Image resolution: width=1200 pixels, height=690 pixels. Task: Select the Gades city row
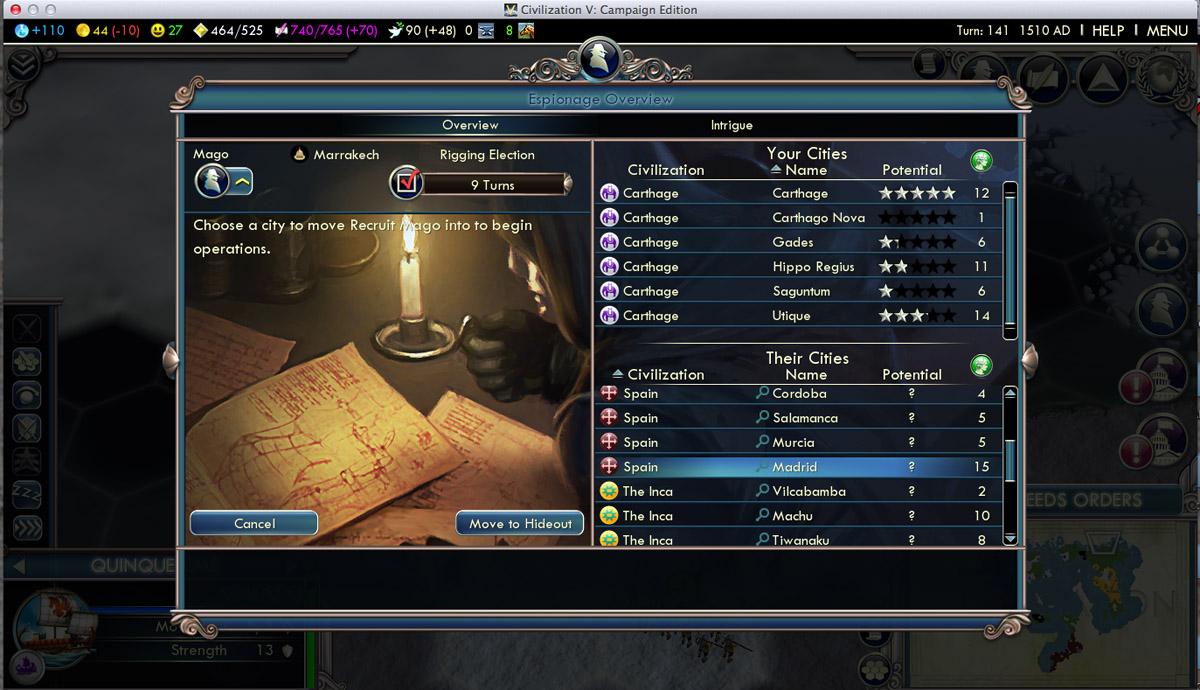pos(793,242)
